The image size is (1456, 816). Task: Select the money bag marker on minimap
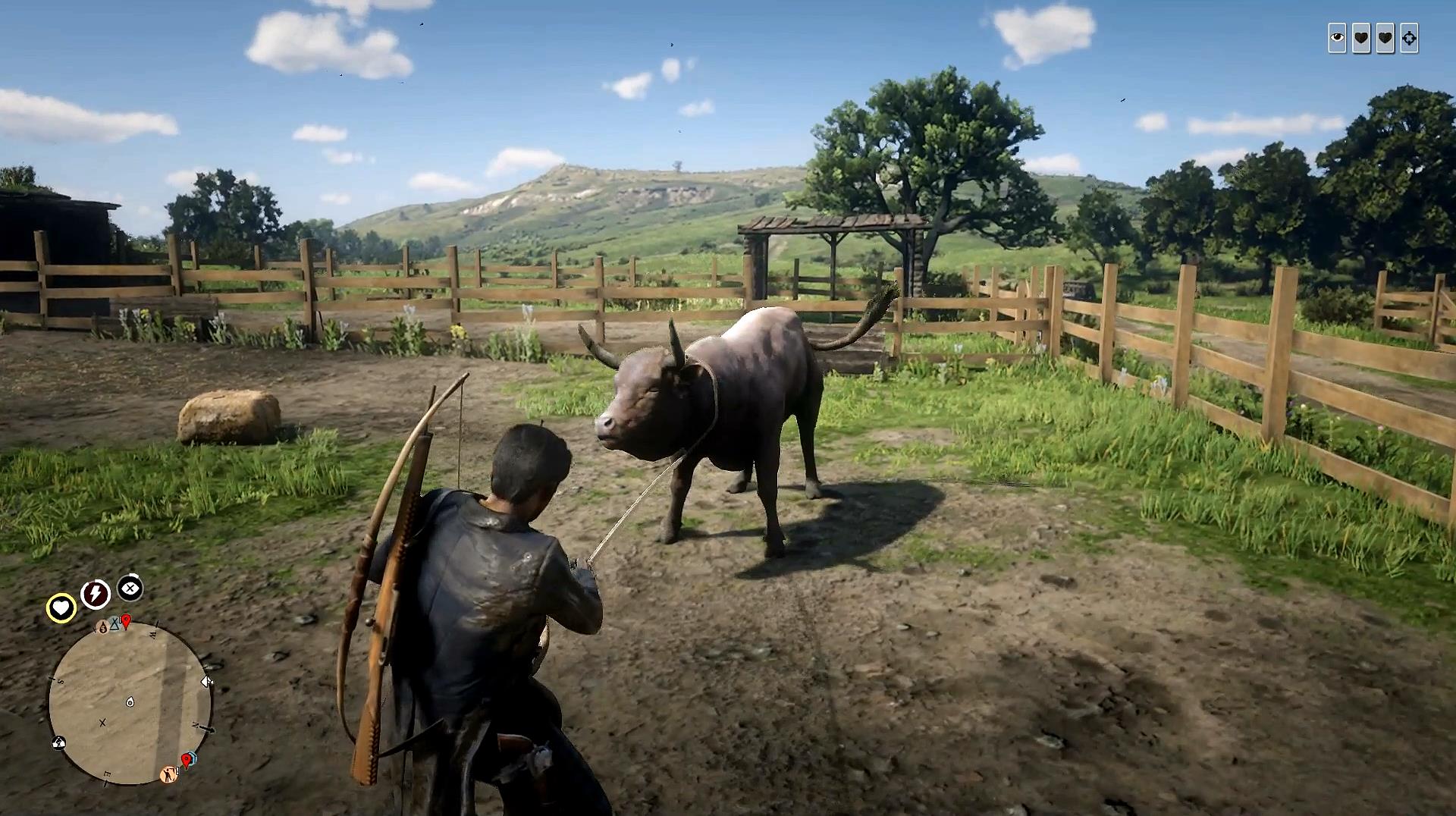[102, 627]
